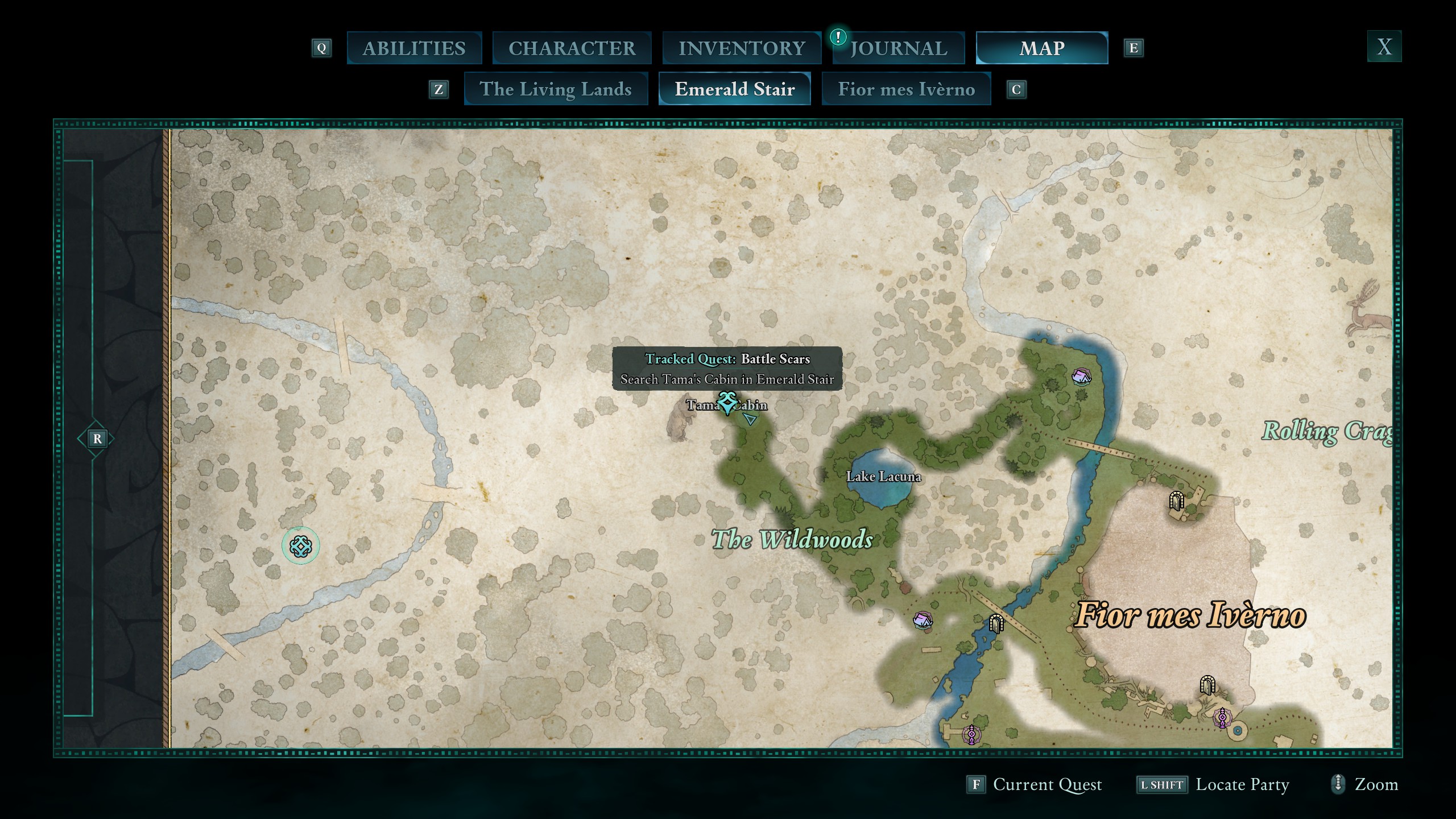Switch to the Fior mes Ivèrno map
Viewport: 1456px width, 819px height.
(x=906, y=89)
